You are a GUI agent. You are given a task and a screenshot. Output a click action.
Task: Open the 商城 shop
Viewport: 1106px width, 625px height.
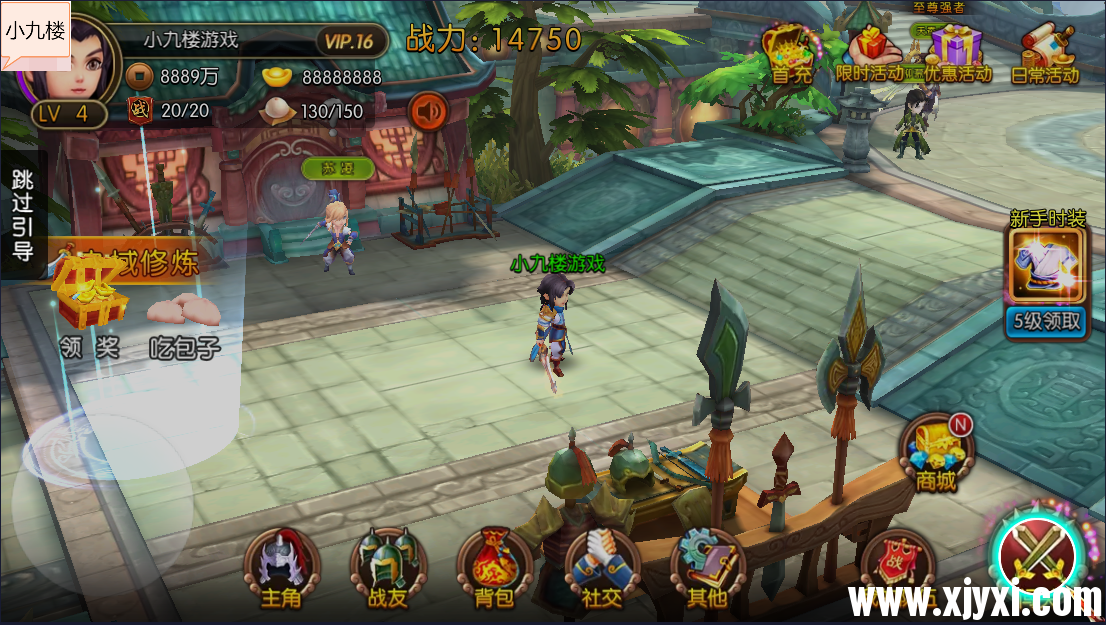[937, 452]
